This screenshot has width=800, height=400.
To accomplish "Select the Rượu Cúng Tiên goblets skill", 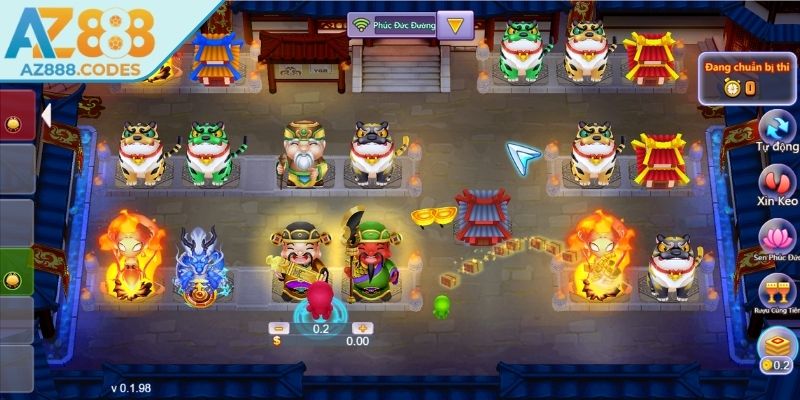I will click(777, 296).
